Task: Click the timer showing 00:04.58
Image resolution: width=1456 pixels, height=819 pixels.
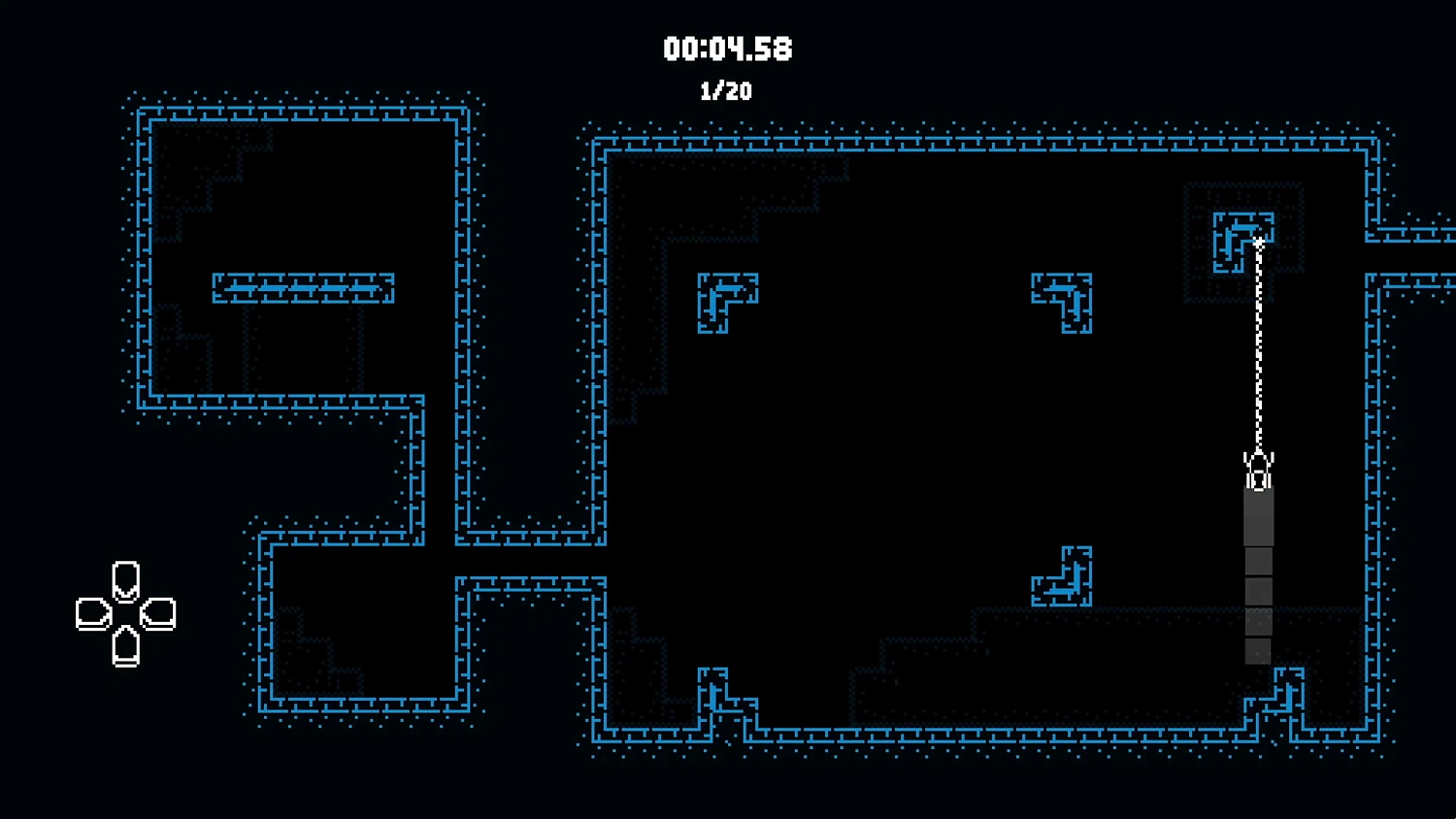Action: click(727, 49)
